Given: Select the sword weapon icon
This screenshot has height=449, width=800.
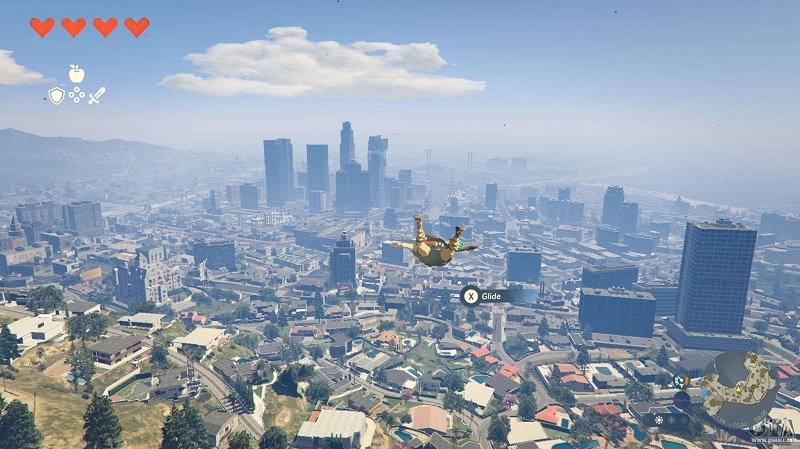Looking at the screenshot, I should point(97,96).
